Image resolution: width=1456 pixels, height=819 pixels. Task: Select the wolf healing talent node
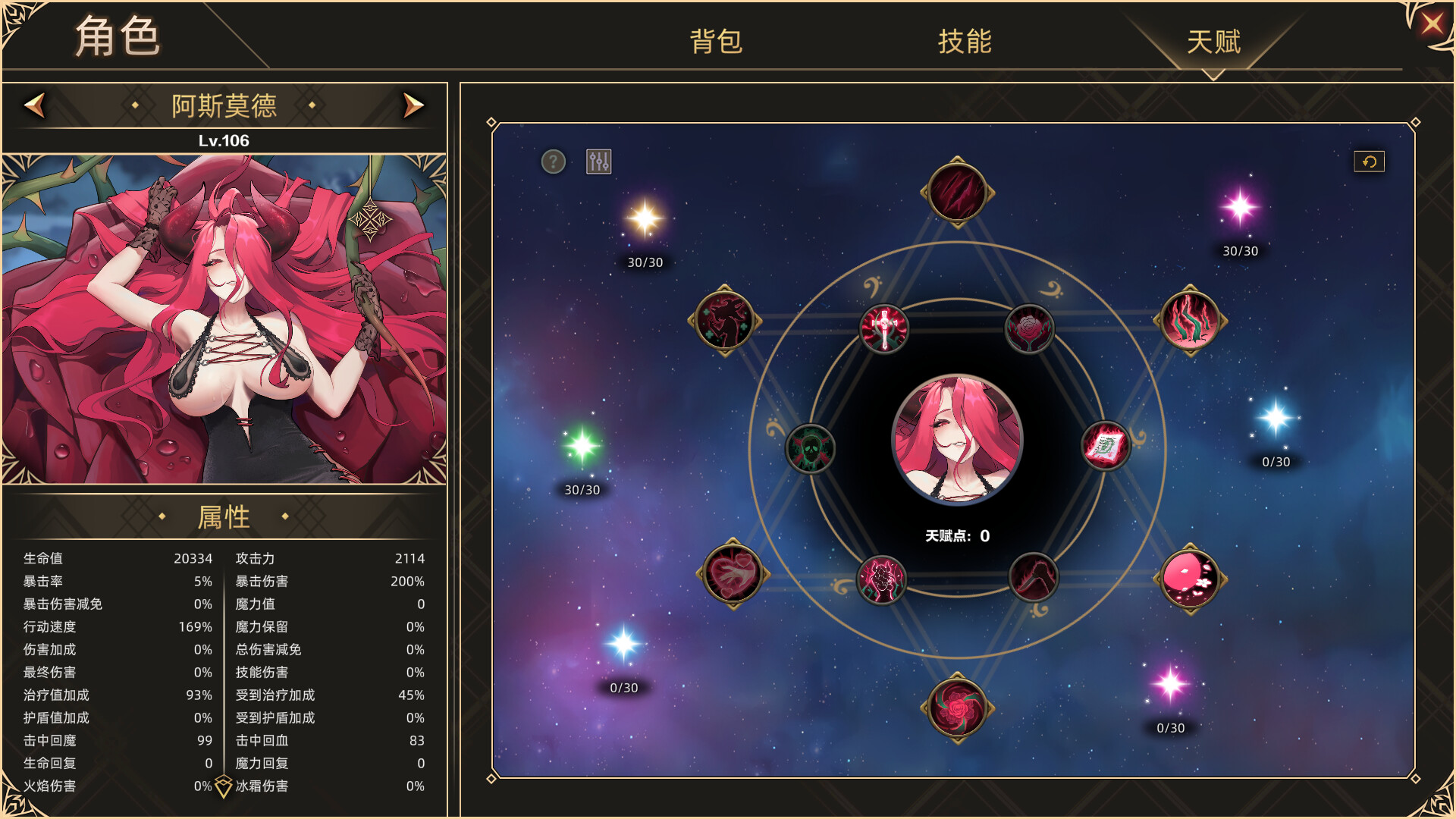click(723, 322)
